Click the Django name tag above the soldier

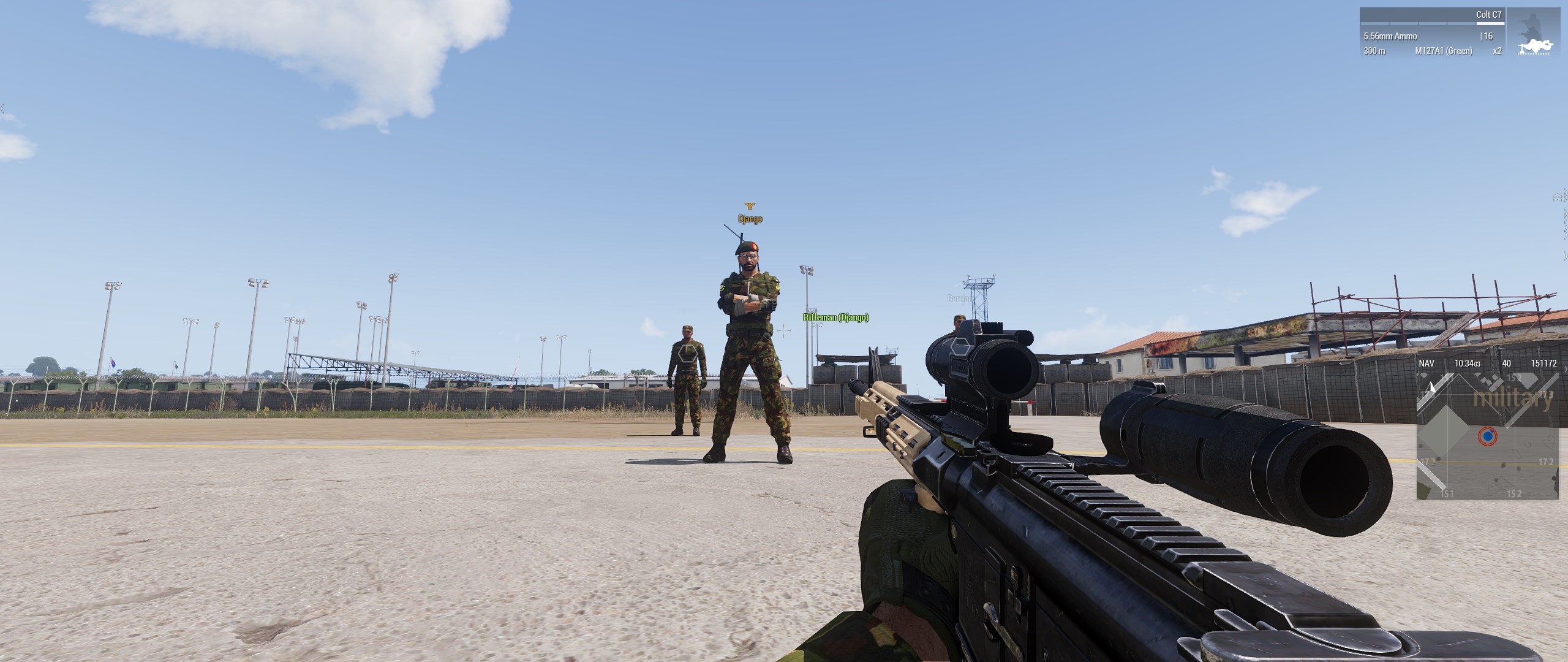click(750, 219)
